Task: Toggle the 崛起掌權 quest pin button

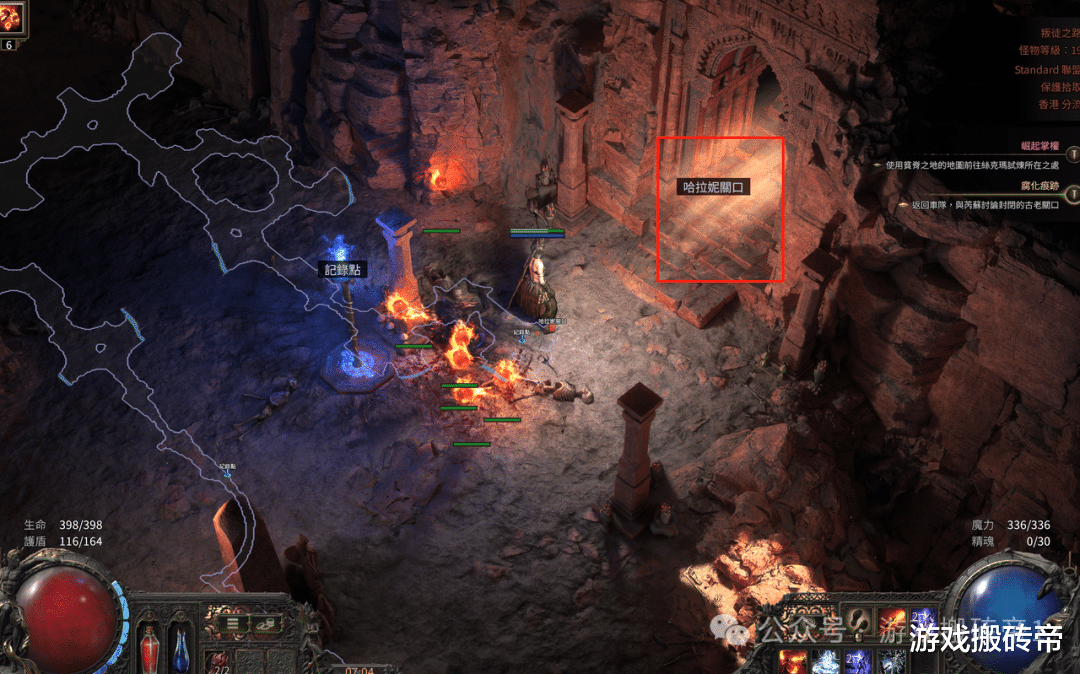Action: (x=1072, y=154)
